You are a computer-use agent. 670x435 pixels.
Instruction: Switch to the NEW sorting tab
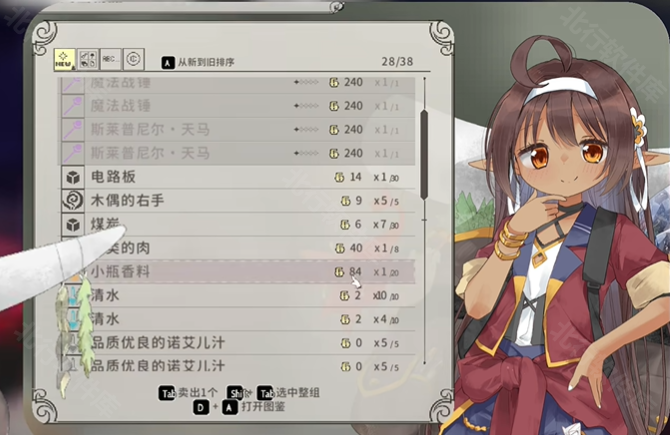pyautogui.click(x=63, y=59)
